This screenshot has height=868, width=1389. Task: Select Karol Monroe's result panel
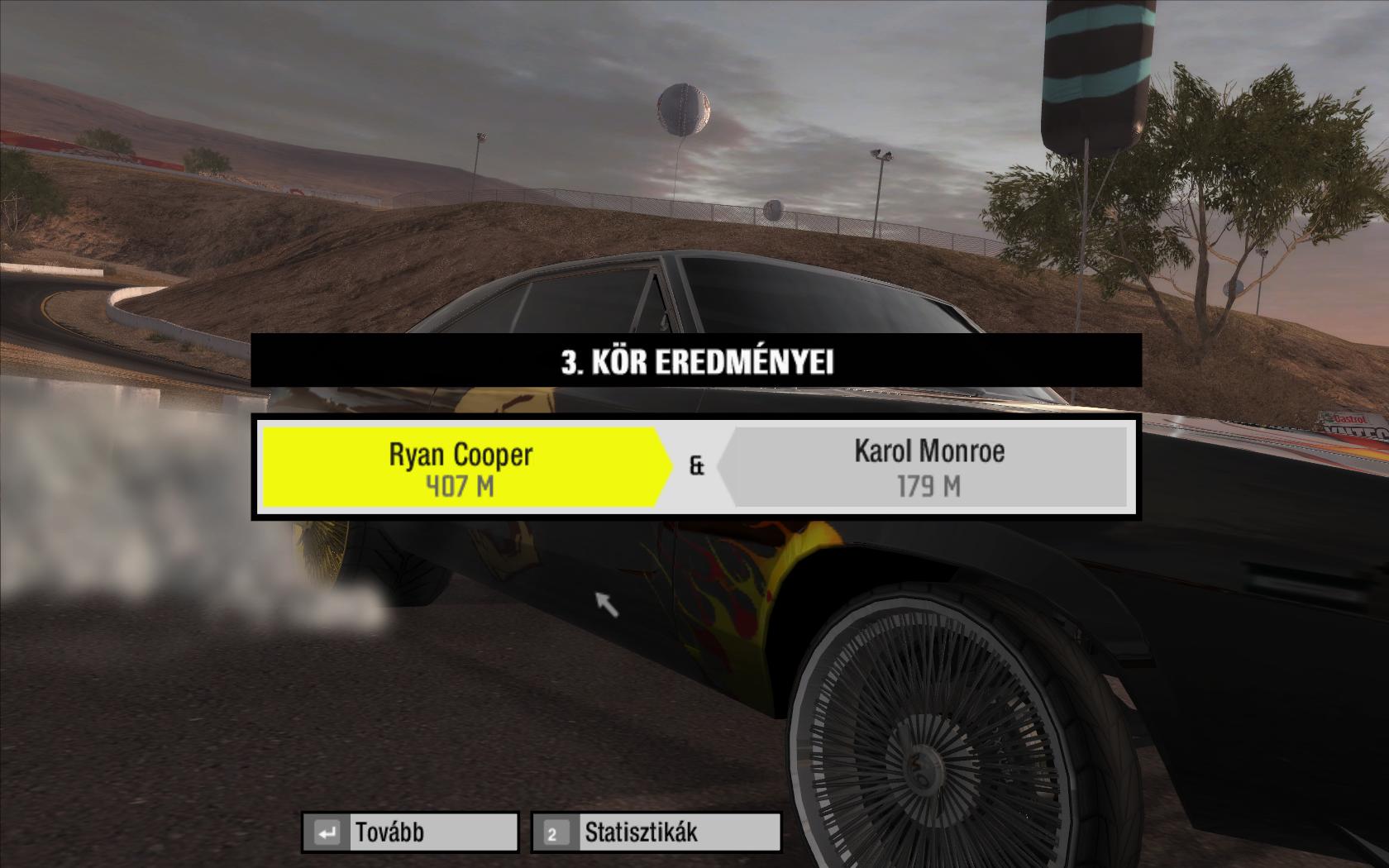pos(928,467)
